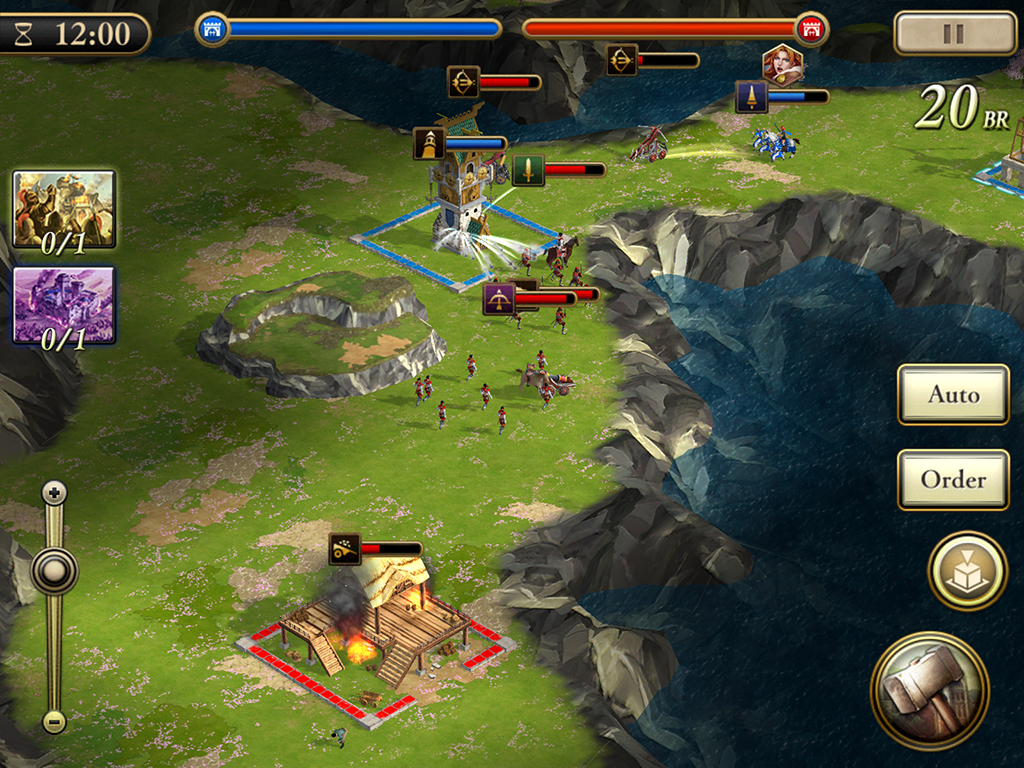Select the siege unit card showing 0/1
This screenshot has height=768, width=1024.
(x=64, y=209)
